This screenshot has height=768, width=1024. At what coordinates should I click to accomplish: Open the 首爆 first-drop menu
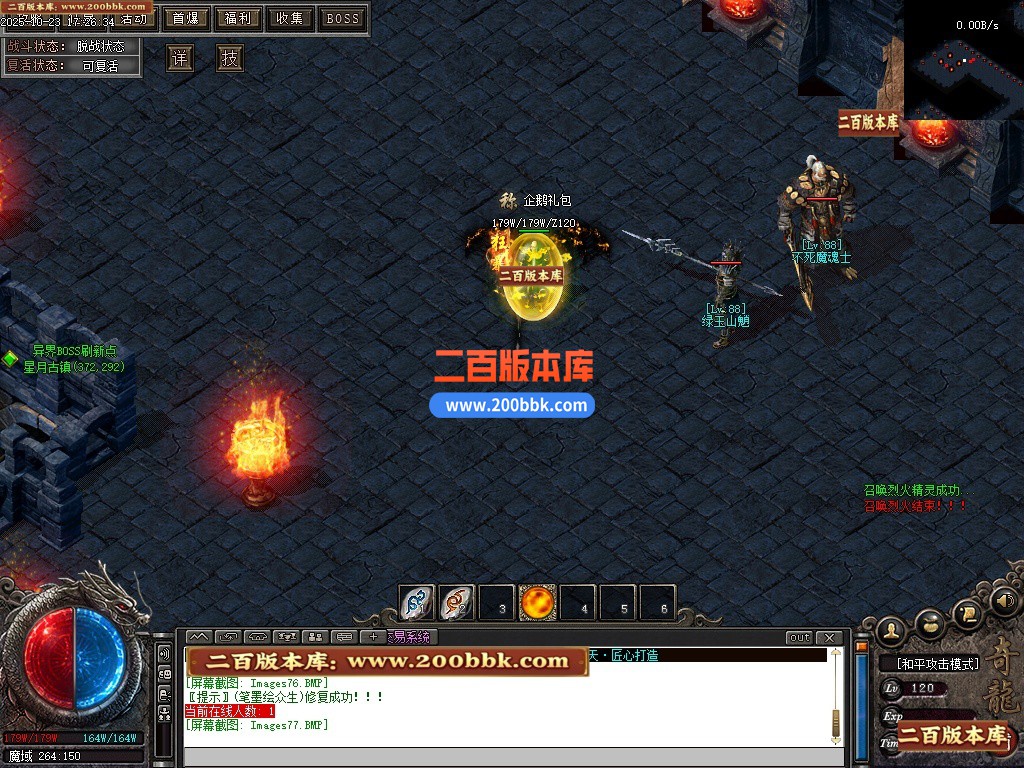(185, 19)
